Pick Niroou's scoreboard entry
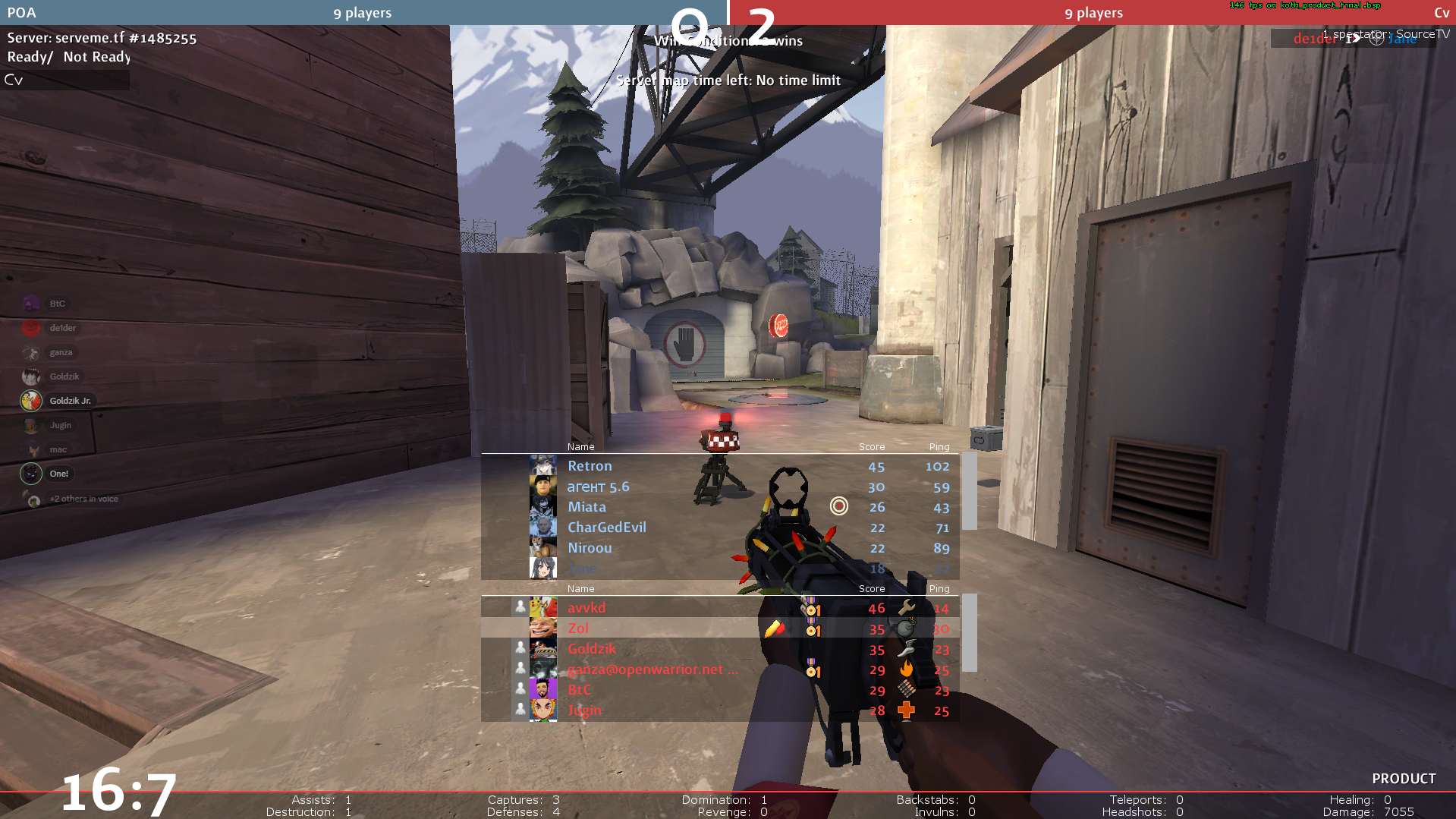 click(590, 548)
